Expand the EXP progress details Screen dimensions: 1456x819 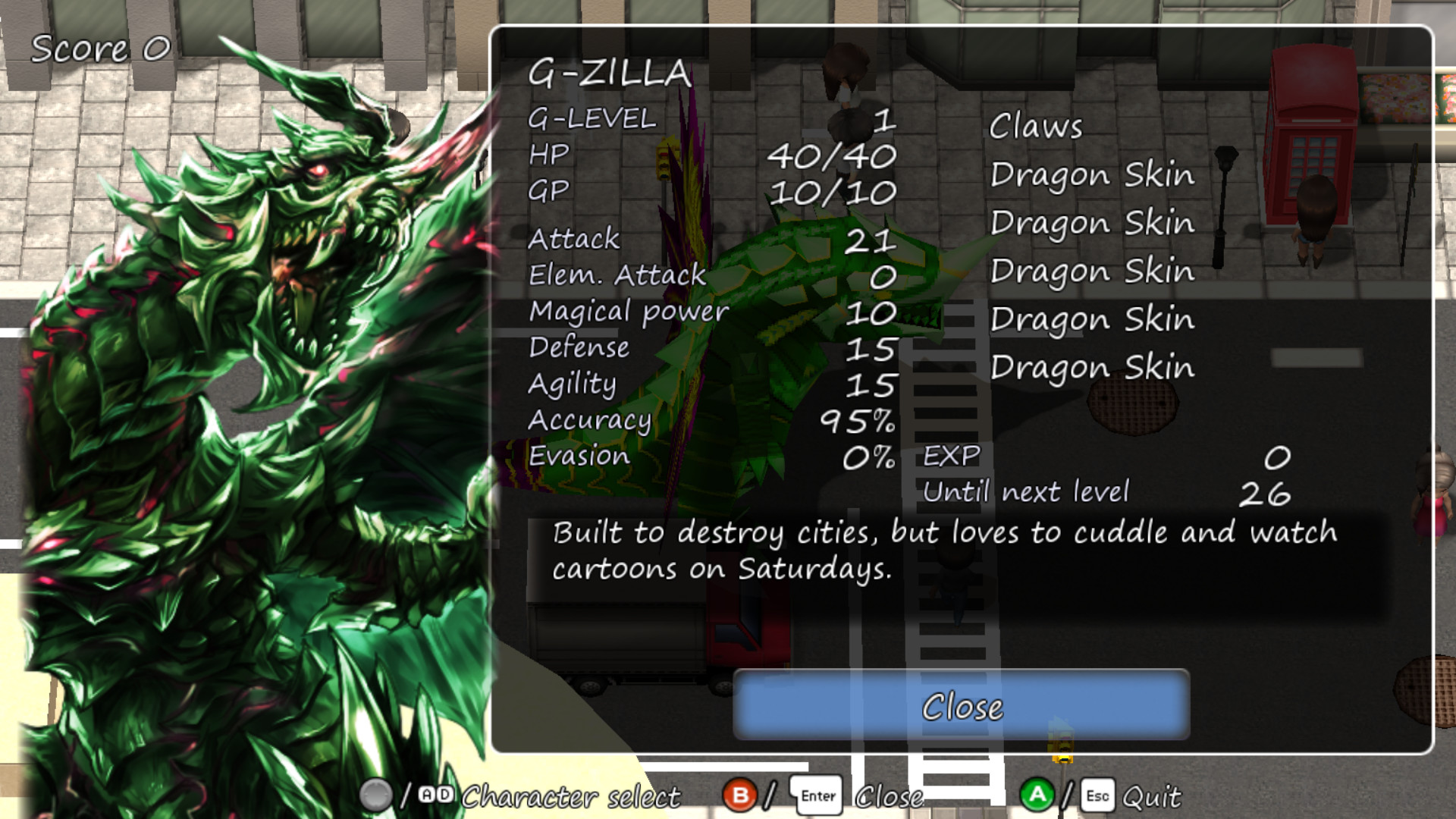point(952,453)
